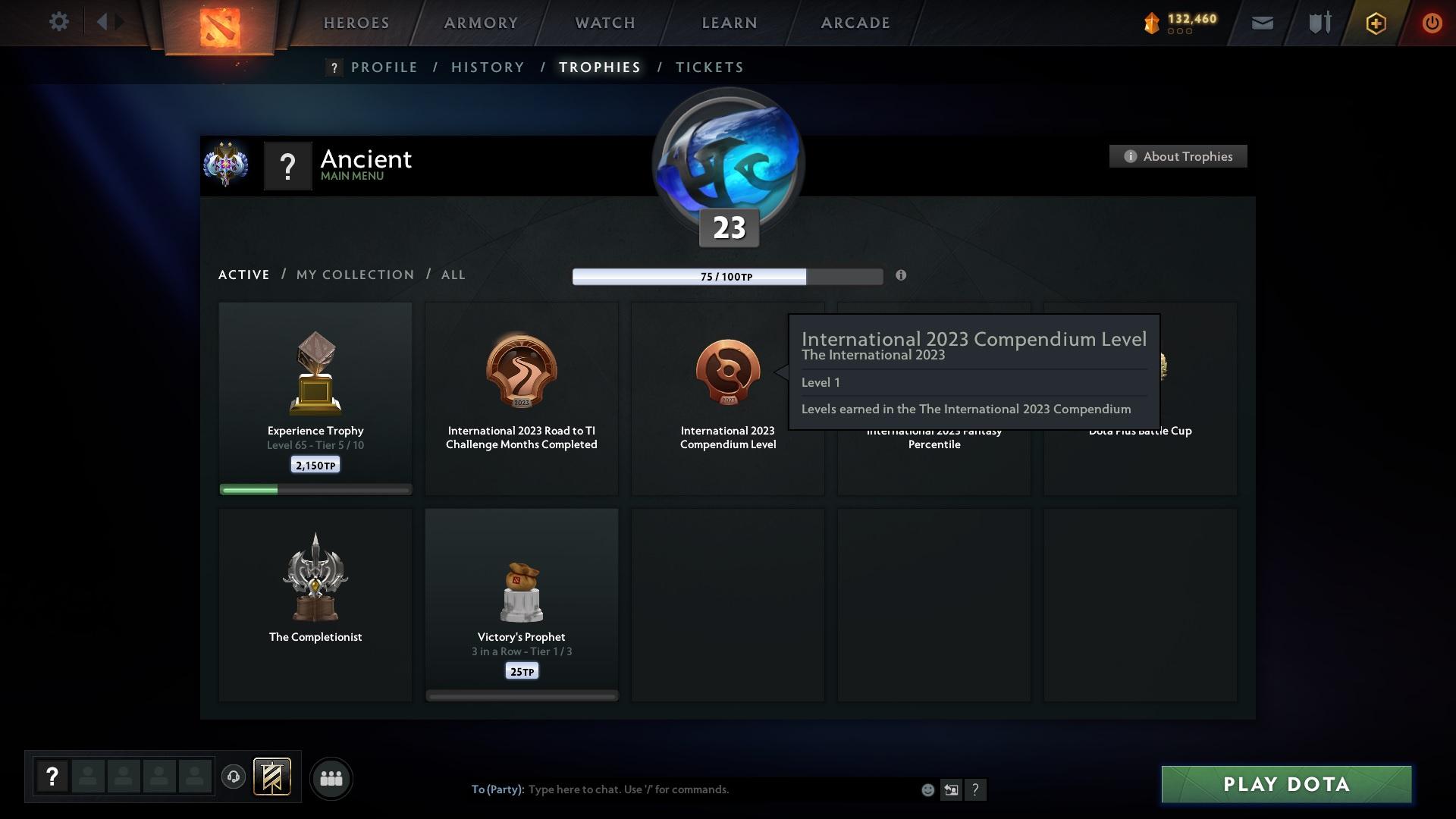Viewport: 1456px width, 819px height.
Task: Open settings with the gear icon
Action: (x=59, y=22)
